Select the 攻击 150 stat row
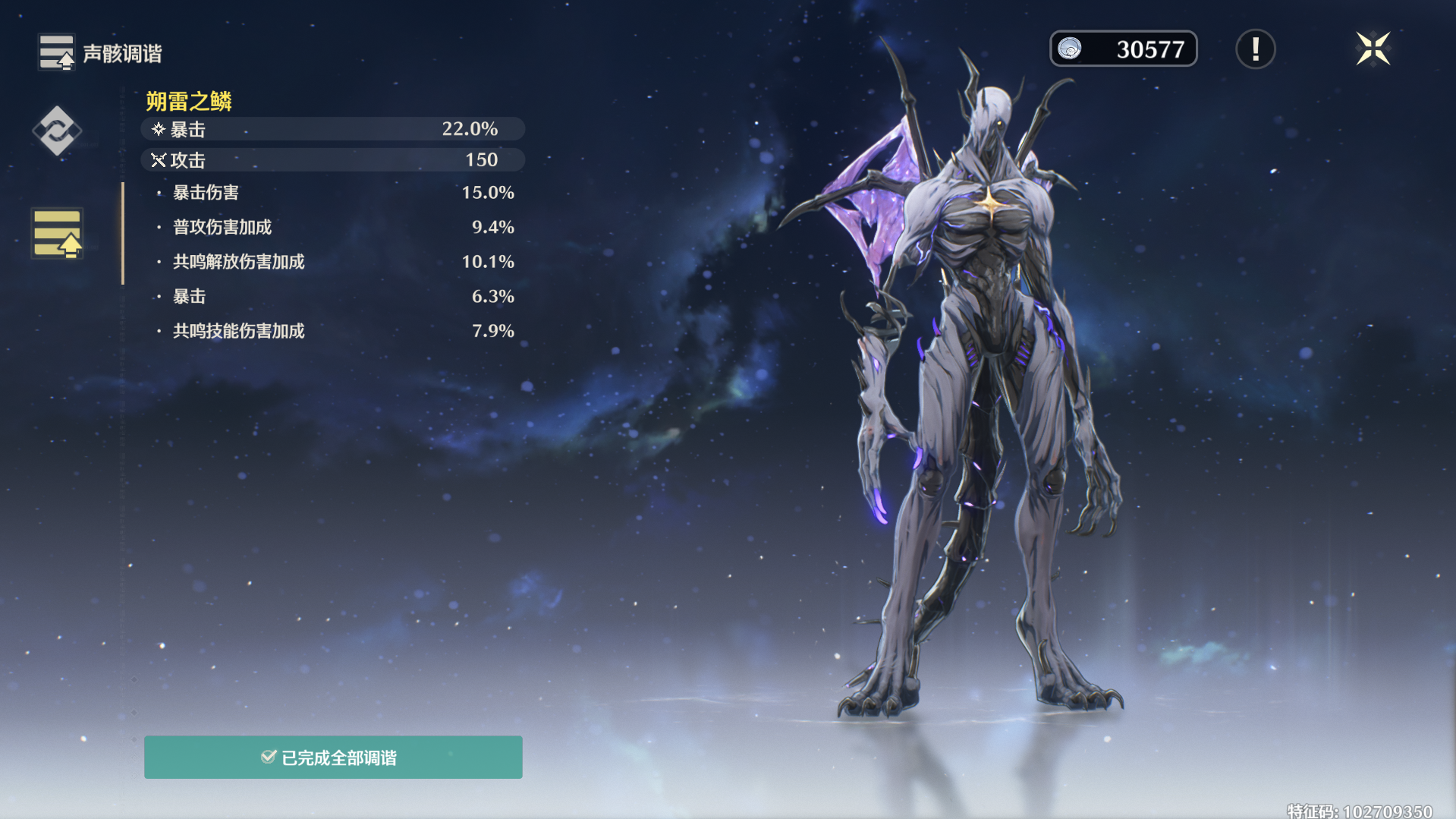Screen dimensions: 1456x819 point(332,160)
